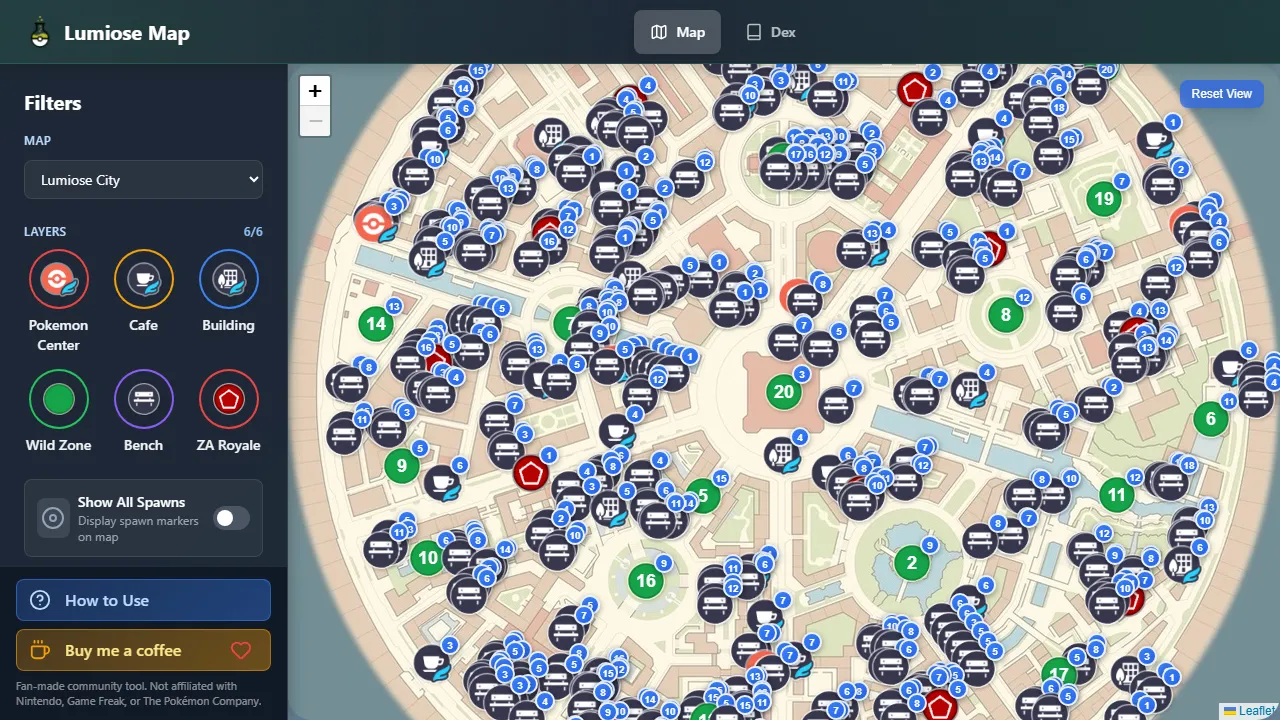
Task: Zoom in using the plus control
Action: coord(315,90)
